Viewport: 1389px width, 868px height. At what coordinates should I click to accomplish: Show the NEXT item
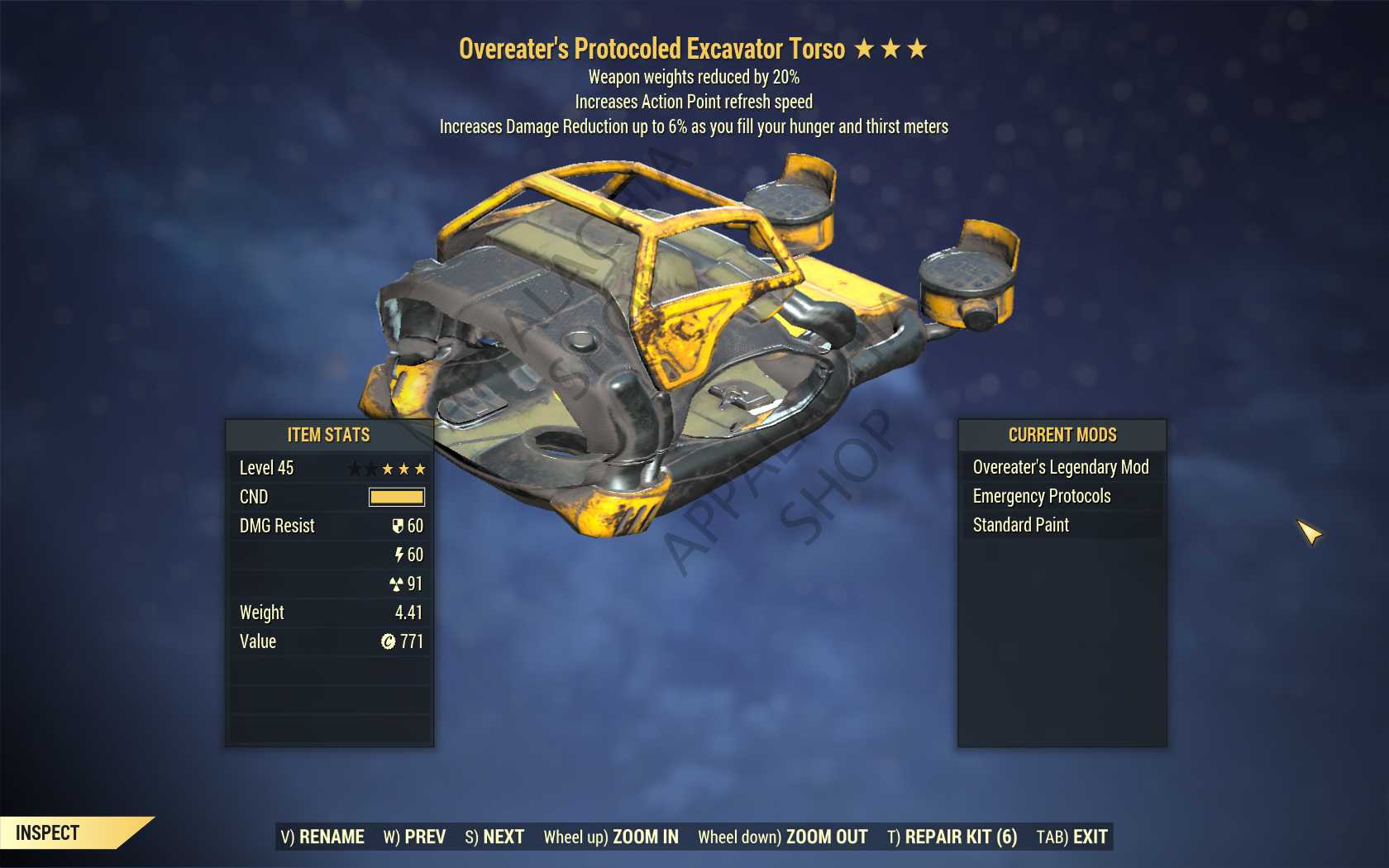(494, 837)
